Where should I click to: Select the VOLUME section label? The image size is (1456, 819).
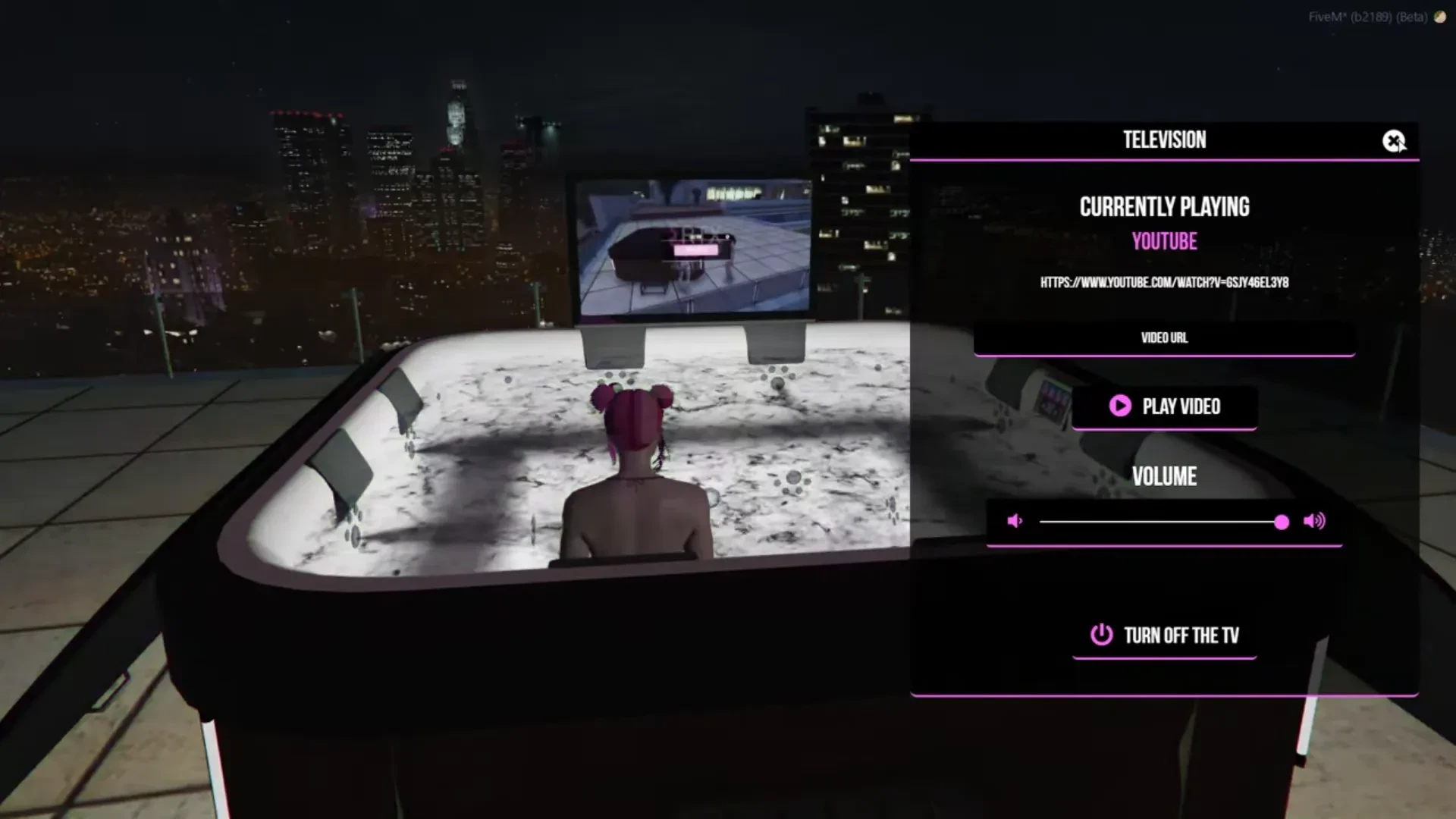click(1164, 476)
